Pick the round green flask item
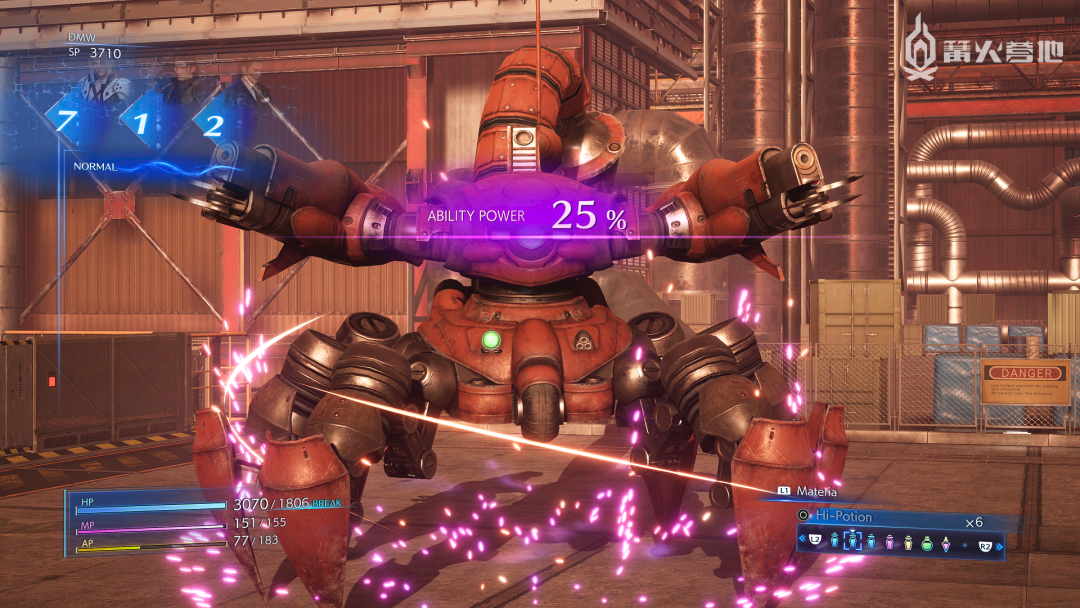1080x608 pixels. pos(927,542)
